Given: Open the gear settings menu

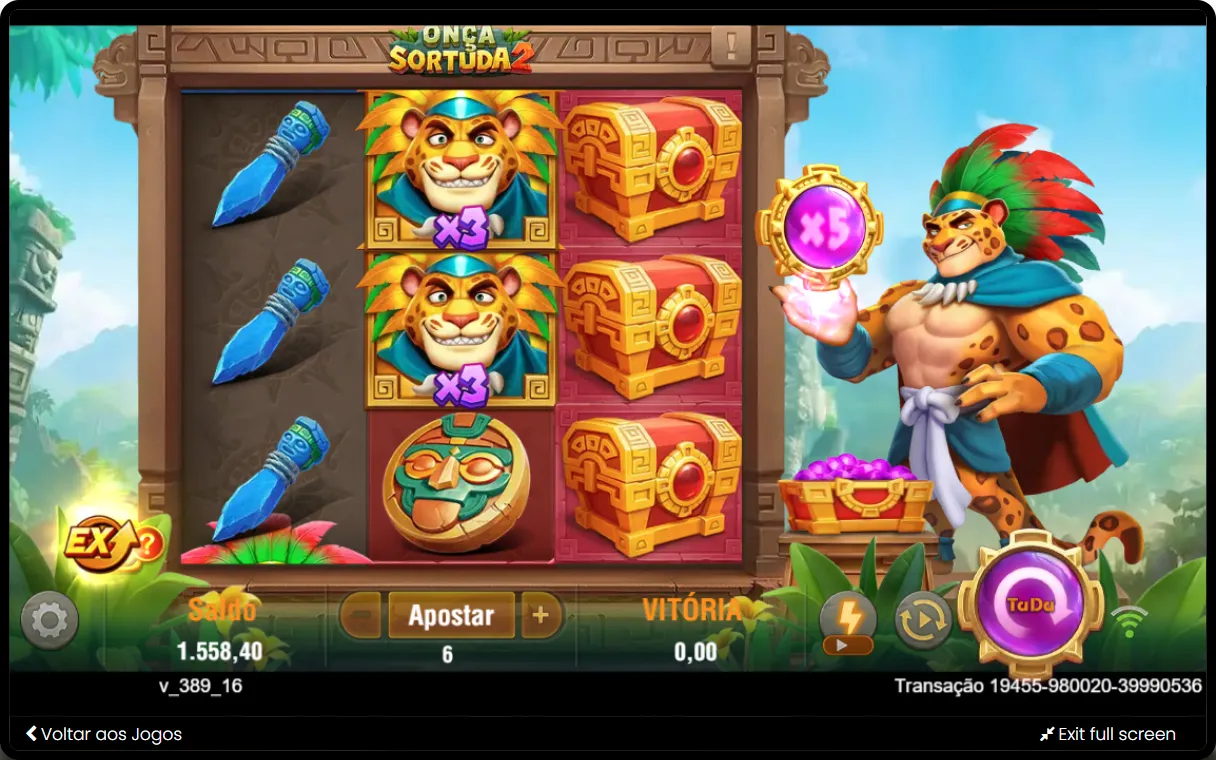Looking at the screenshot, I should 49,620.
